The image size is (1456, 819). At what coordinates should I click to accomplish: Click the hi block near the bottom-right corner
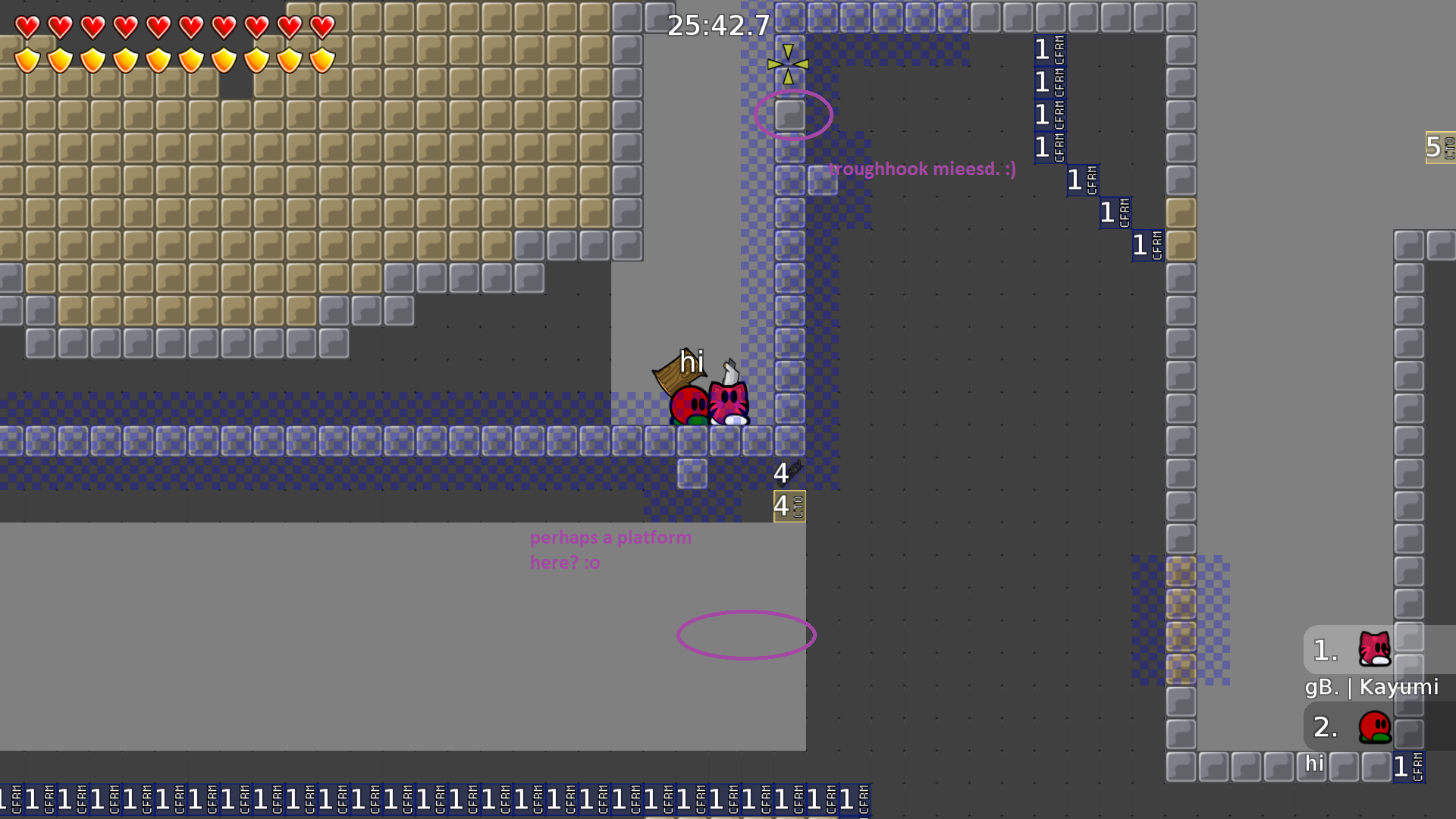(x=1313, y=764)
